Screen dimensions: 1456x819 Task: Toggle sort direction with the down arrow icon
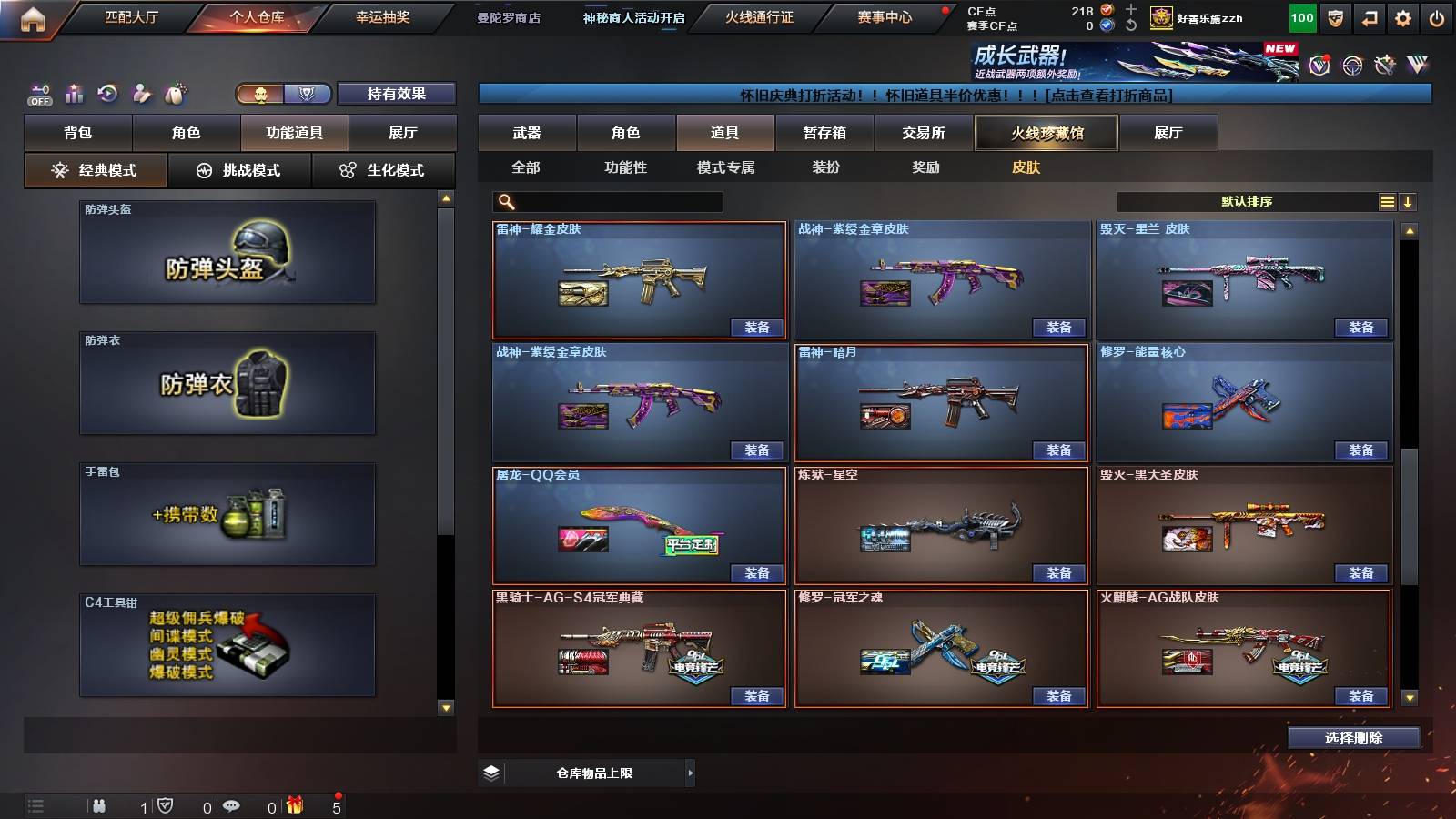(x=1410, y=201)
